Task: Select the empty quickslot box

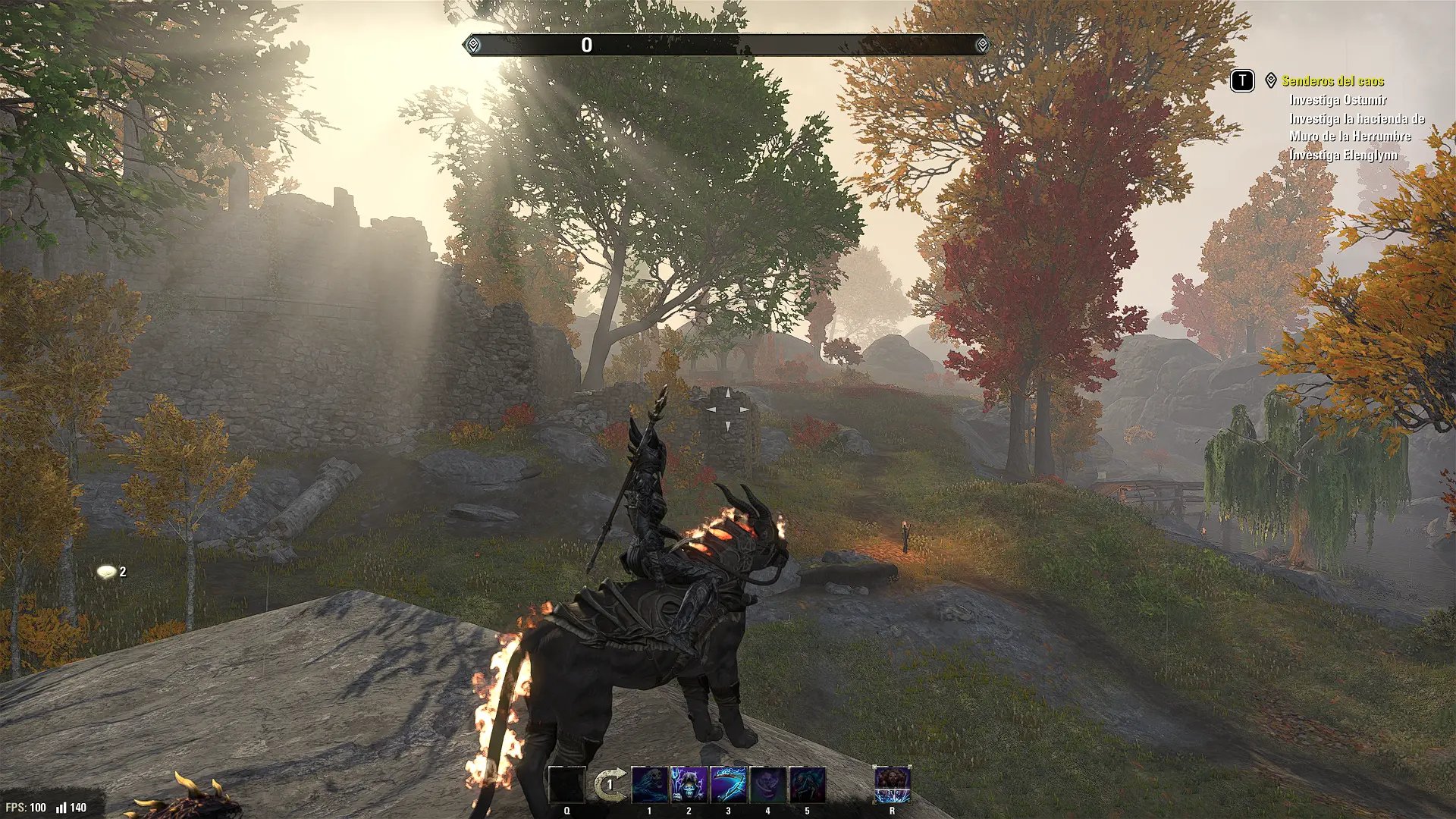Action: pos(566,785)
